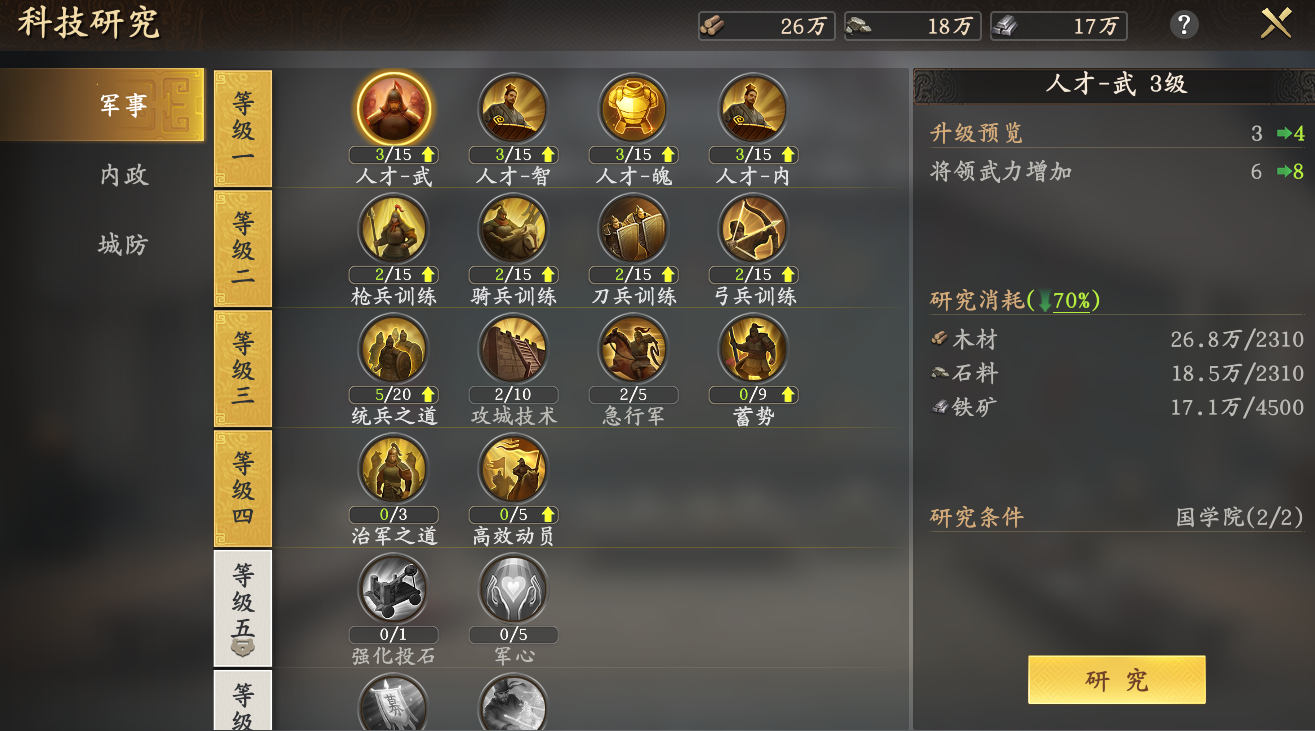The image size is (1315, 731).
Task: Select the 攻城技术 siege technology
Action: [513, 348]
